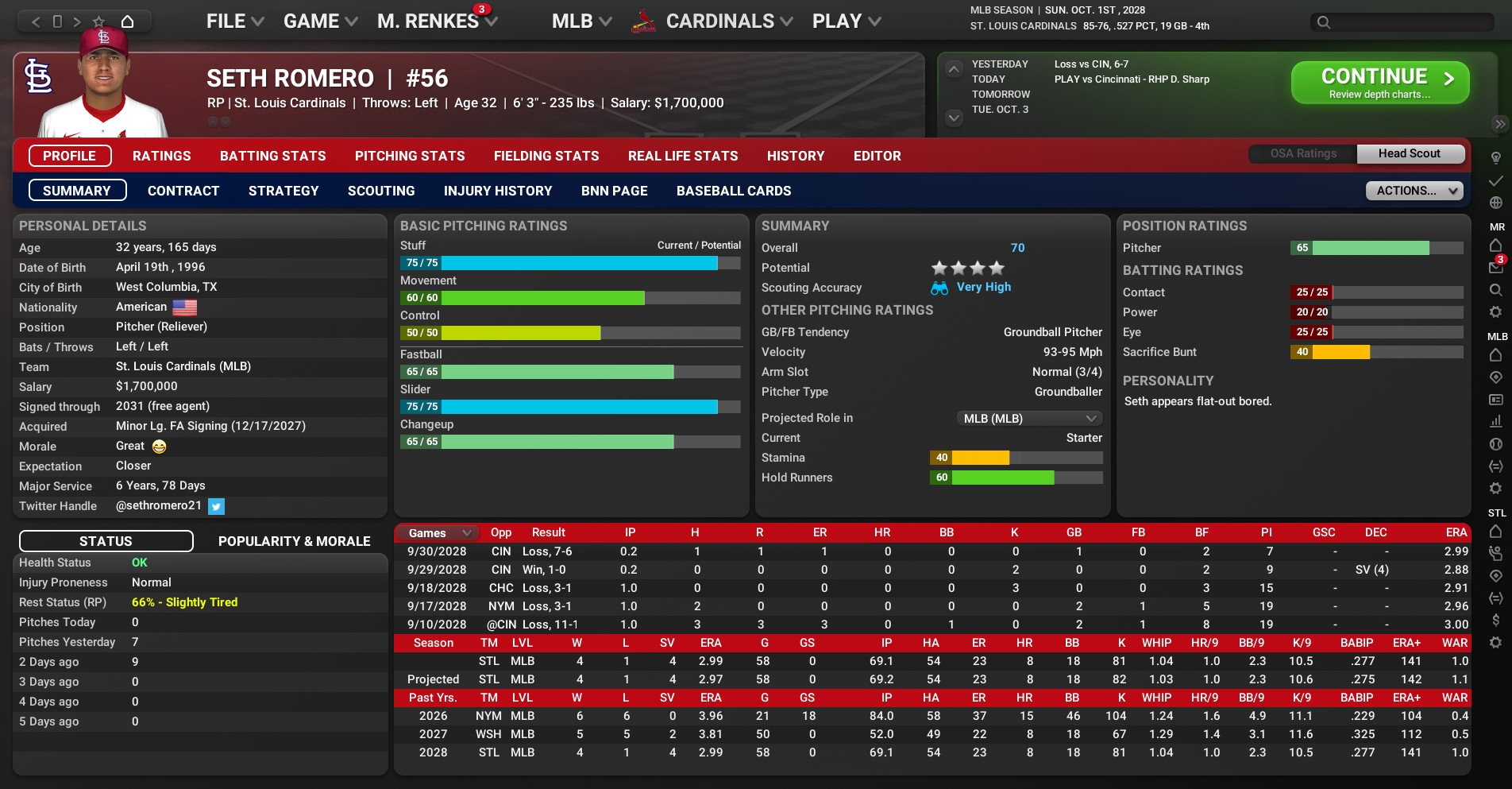Viewport: 1512px width, 789px height.
Task: Open the INJURY HISTORY sub-tab
Action: point(498,191)
